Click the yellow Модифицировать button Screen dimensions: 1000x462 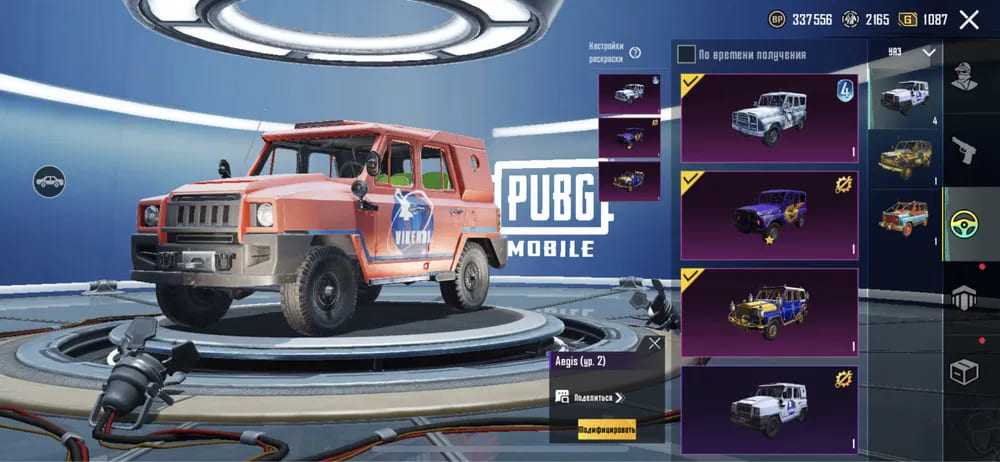(x=606, y=430)
